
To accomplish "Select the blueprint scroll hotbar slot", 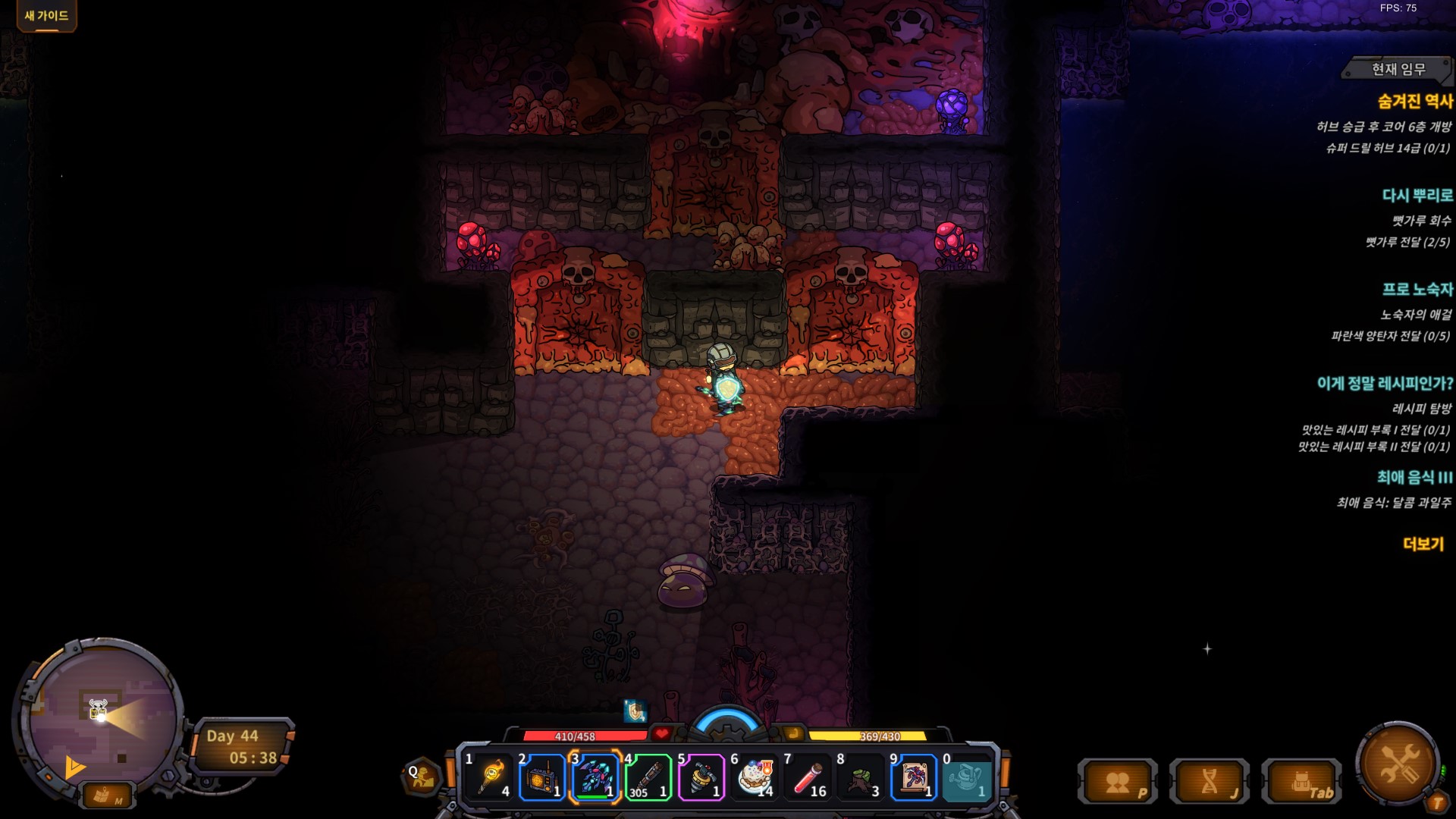I will pos(914,777).
